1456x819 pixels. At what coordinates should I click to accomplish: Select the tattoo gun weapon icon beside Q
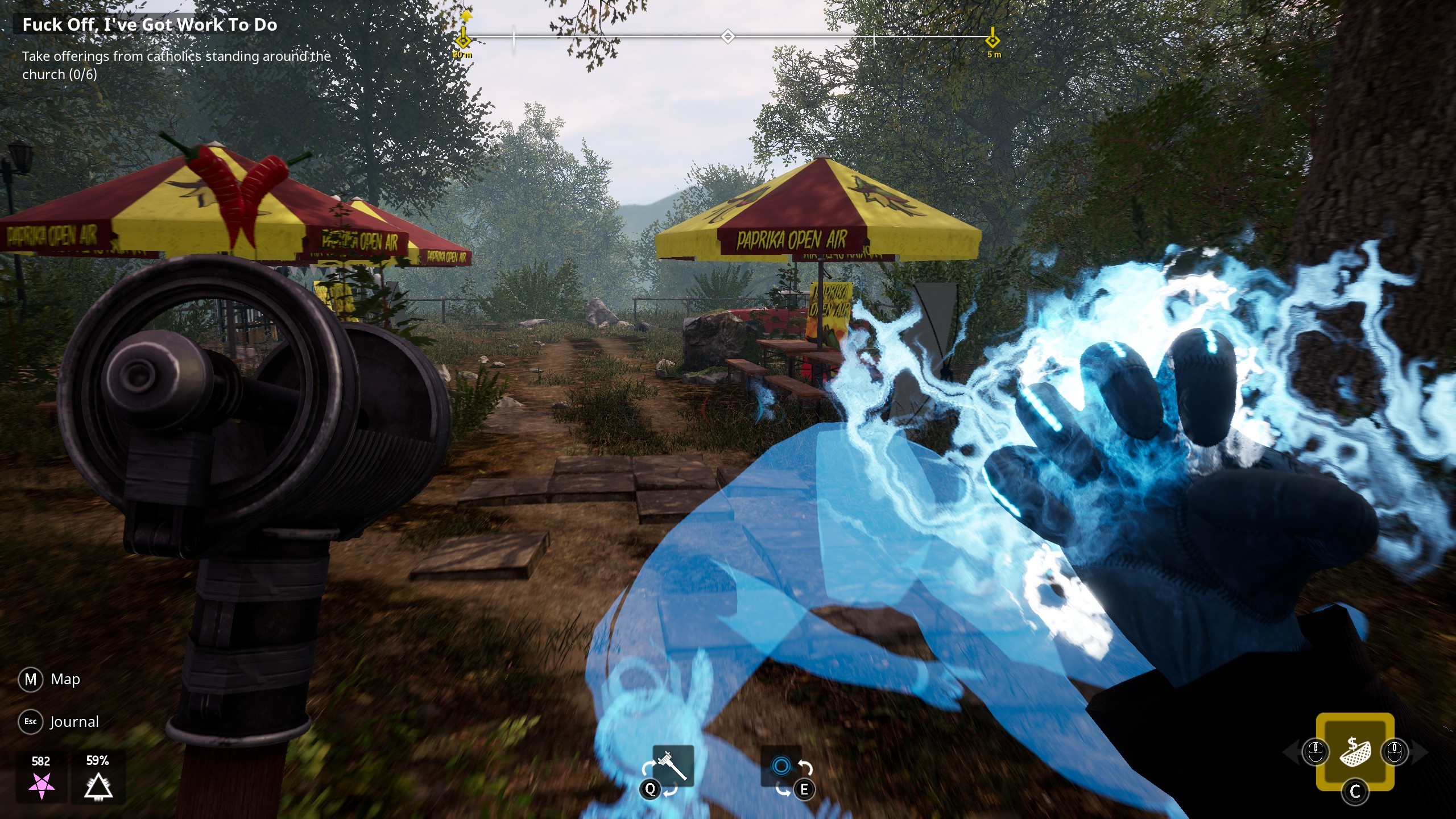673,764
